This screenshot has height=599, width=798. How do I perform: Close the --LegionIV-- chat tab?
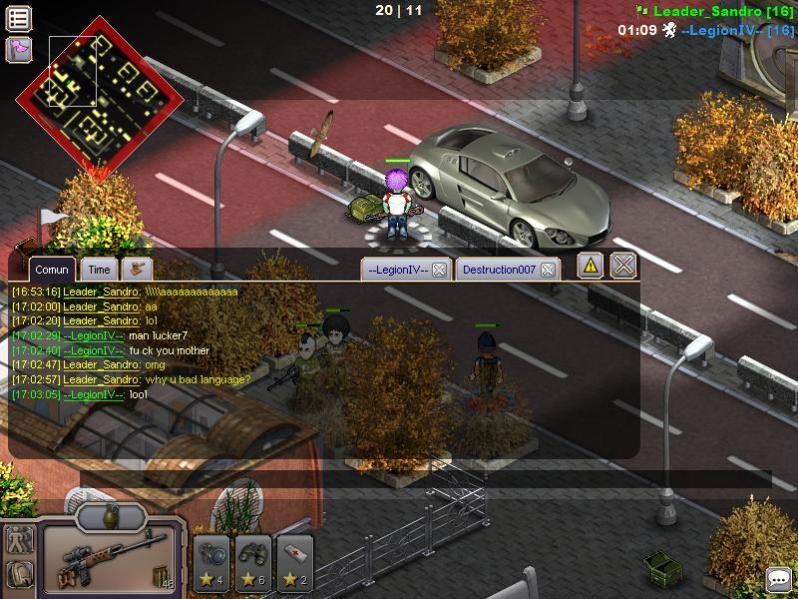point(439,270)
